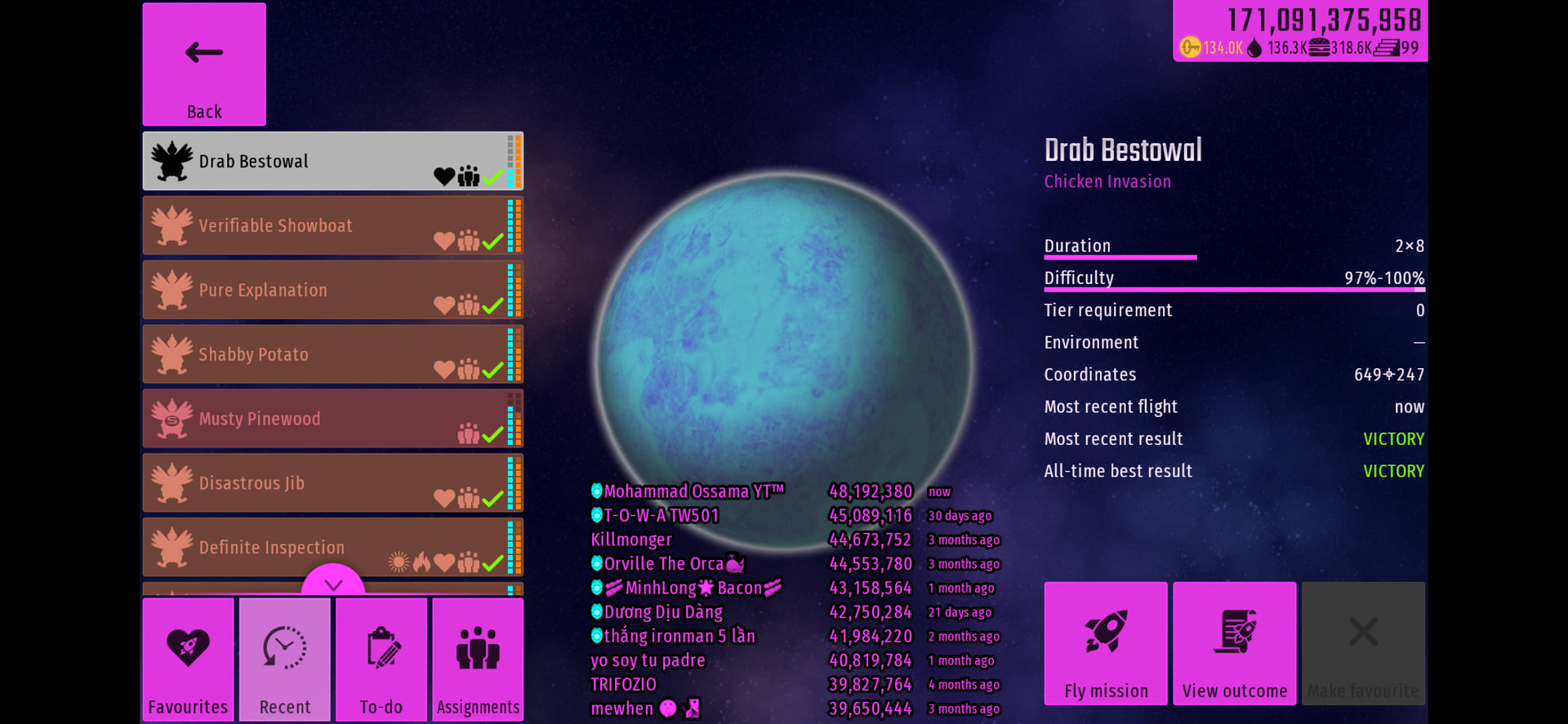Launch the mission with Fly mission
Viewport: 1568px width, 724px height.
[x=1106, y=643]
